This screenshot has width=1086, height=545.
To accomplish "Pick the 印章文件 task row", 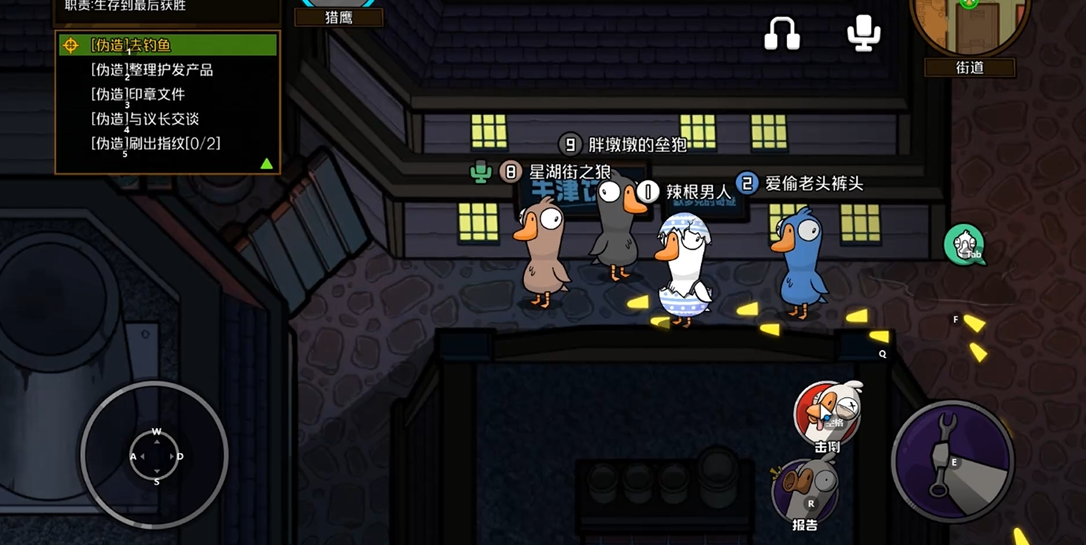I will click(x=138, y=94).
